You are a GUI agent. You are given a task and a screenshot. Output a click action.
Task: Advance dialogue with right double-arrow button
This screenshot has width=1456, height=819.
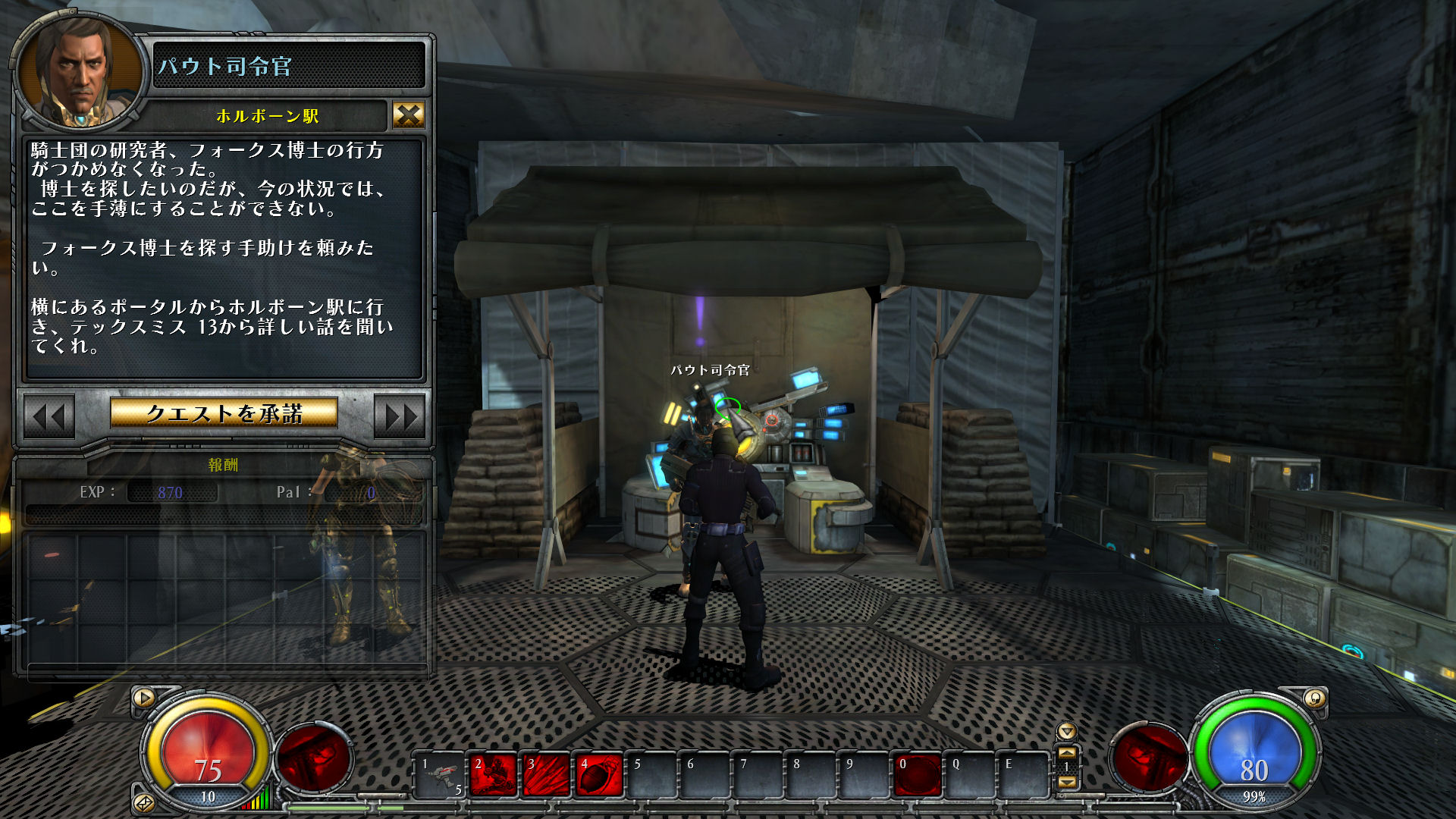[400, 416]
